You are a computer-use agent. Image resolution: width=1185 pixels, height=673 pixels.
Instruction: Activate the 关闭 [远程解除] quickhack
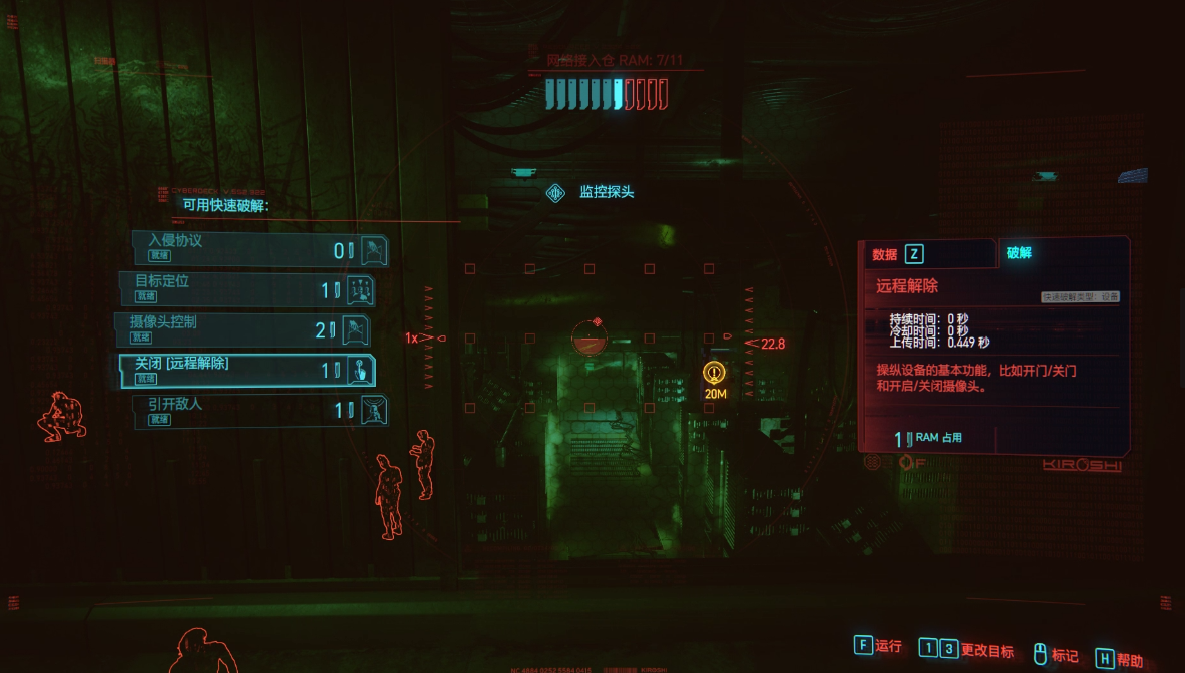[246, 371]
